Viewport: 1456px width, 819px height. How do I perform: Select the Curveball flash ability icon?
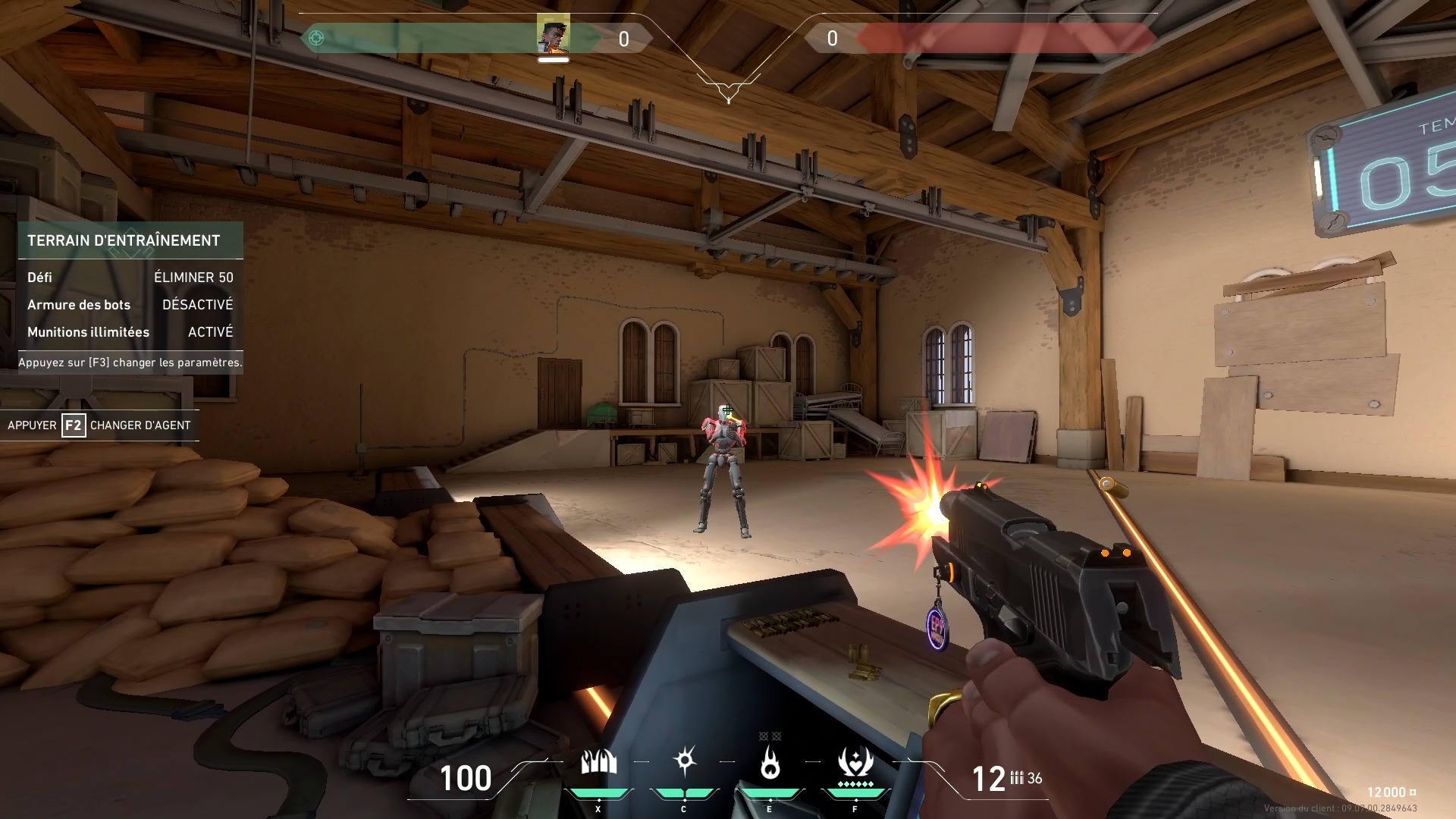coord(684,761)
